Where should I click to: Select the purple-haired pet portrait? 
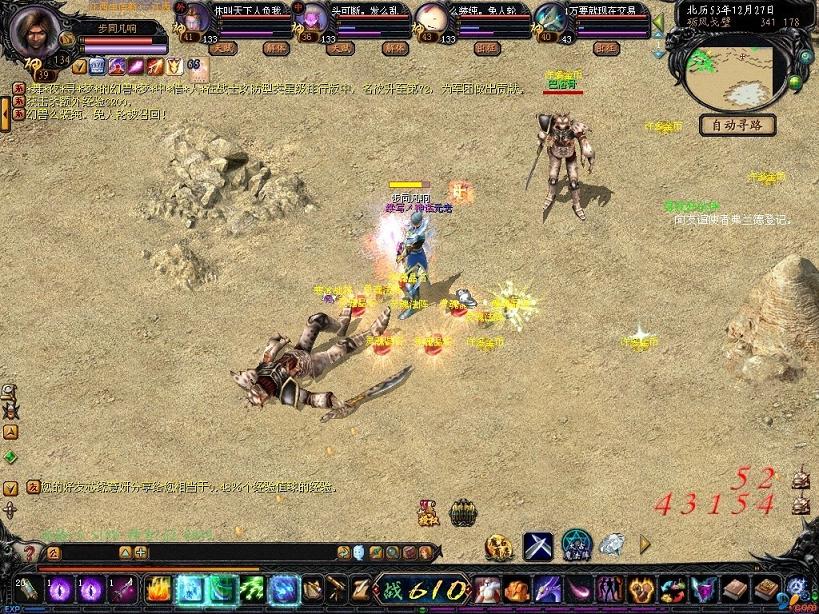pyautogui.click(x=315, y=18)
